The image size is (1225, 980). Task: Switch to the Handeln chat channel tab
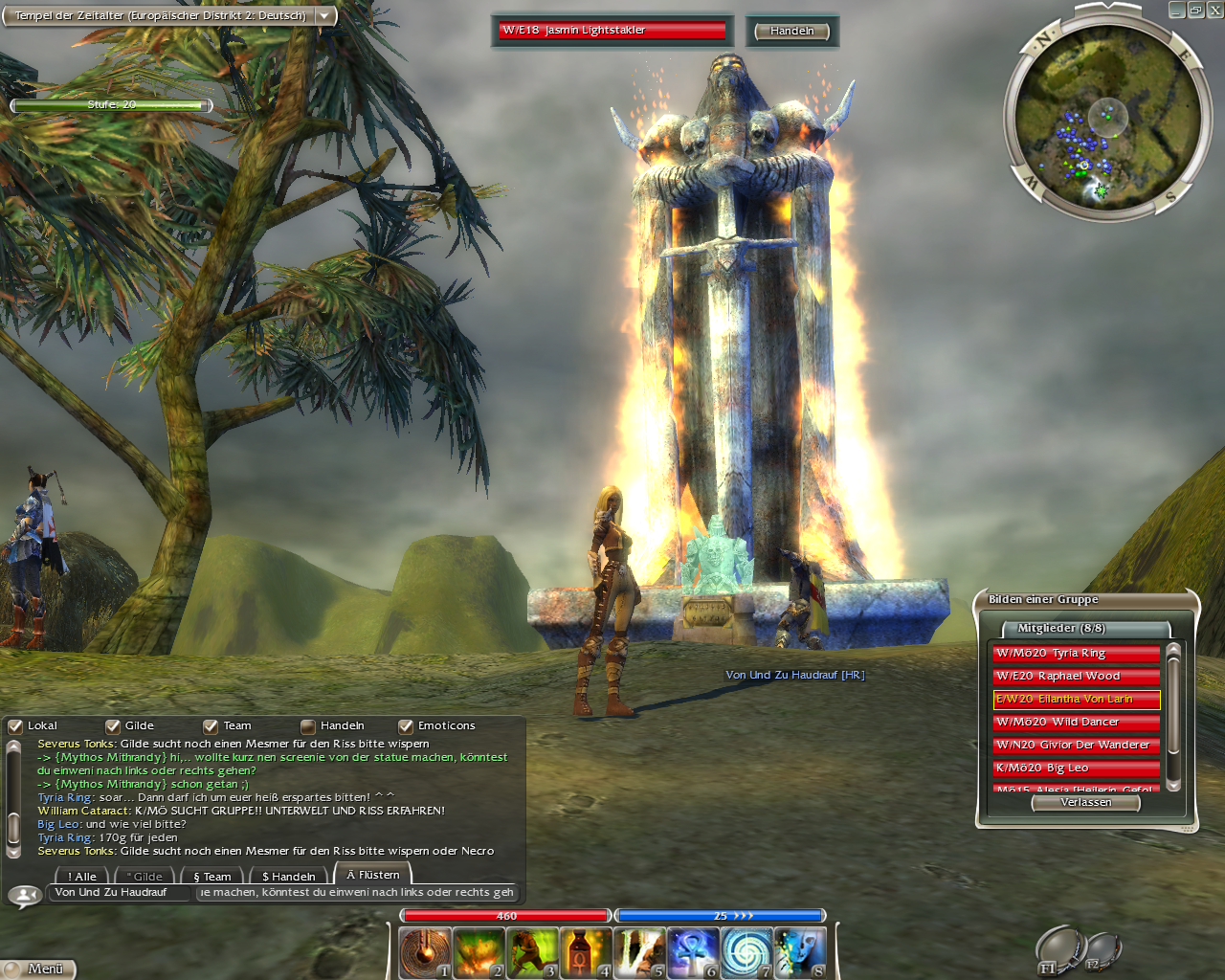point(289,877)
